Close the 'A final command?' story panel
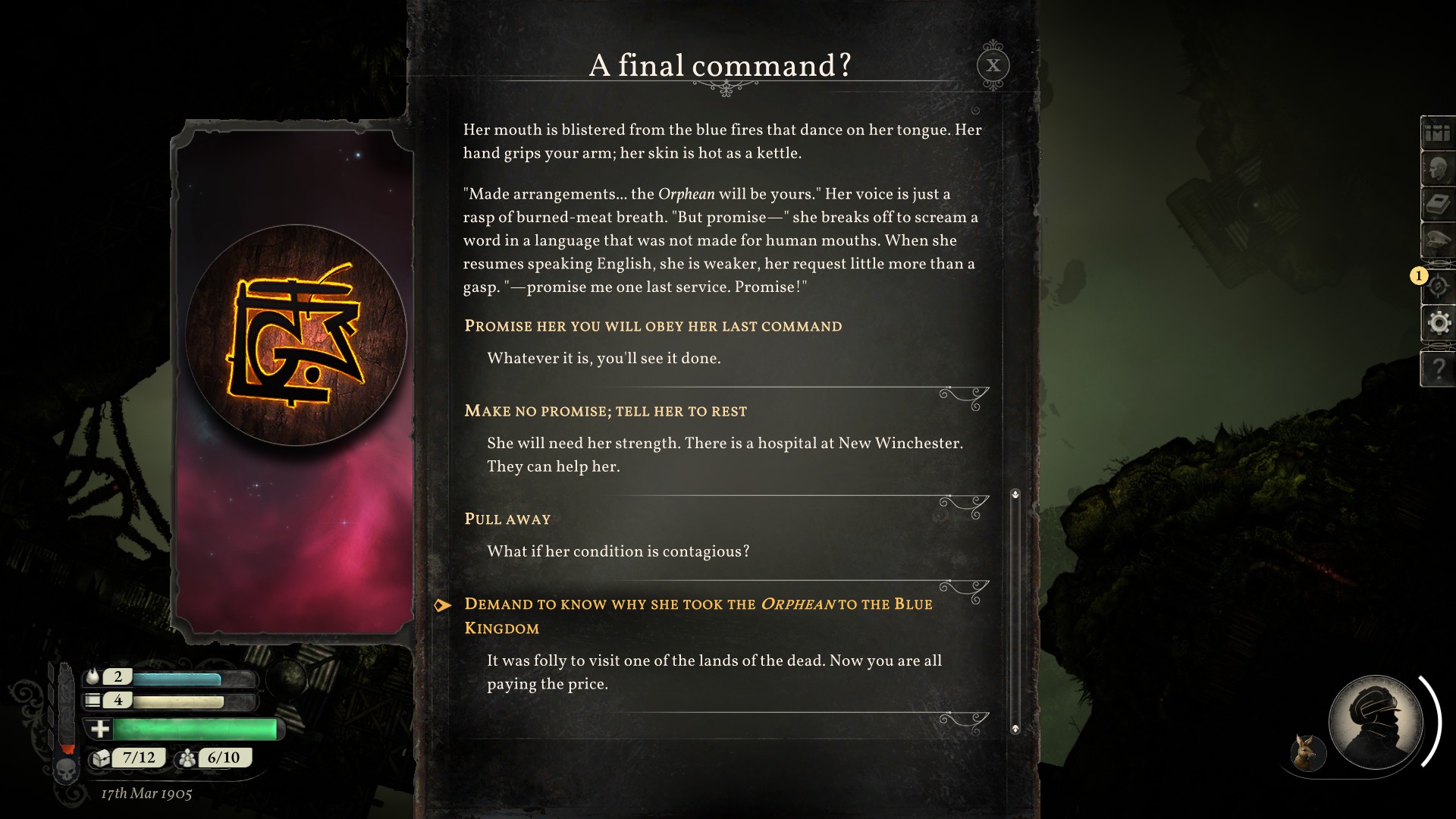The image size is (1456, 819). click(x=993, y=65)
